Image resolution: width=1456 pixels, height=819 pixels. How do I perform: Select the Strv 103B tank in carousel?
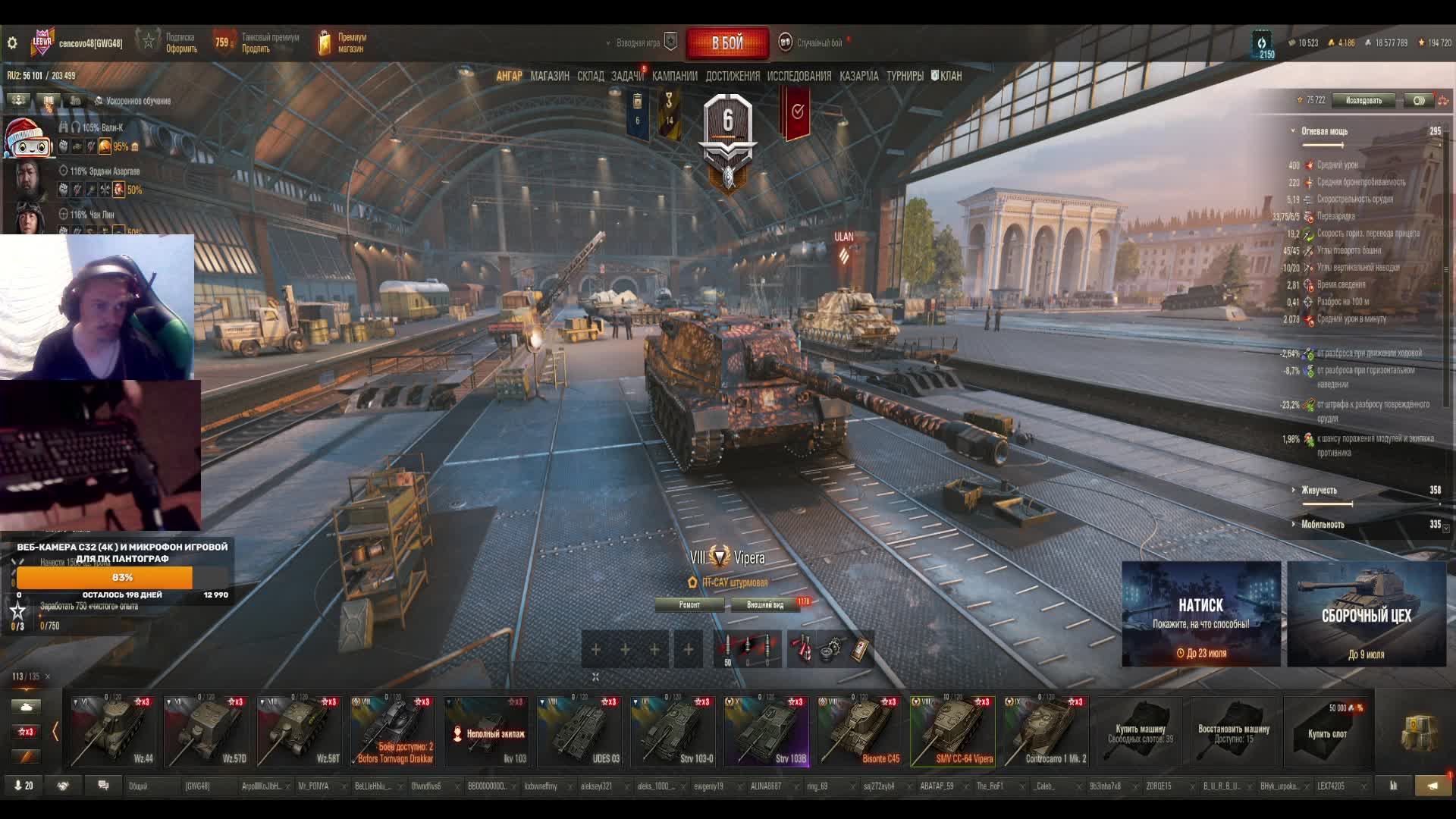click(766, 731)
